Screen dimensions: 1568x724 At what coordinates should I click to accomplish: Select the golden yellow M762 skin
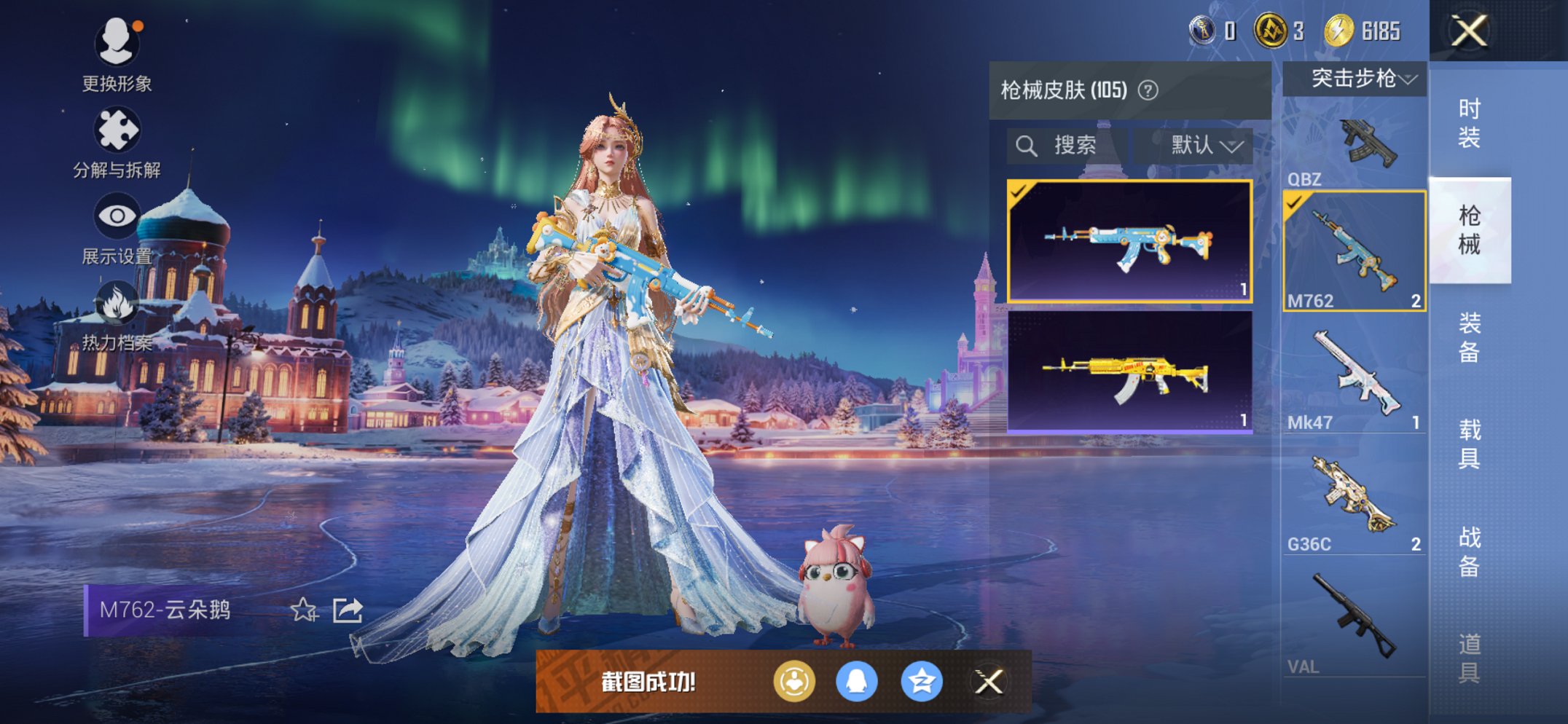pyautogui.click(x=1129, y=372)
